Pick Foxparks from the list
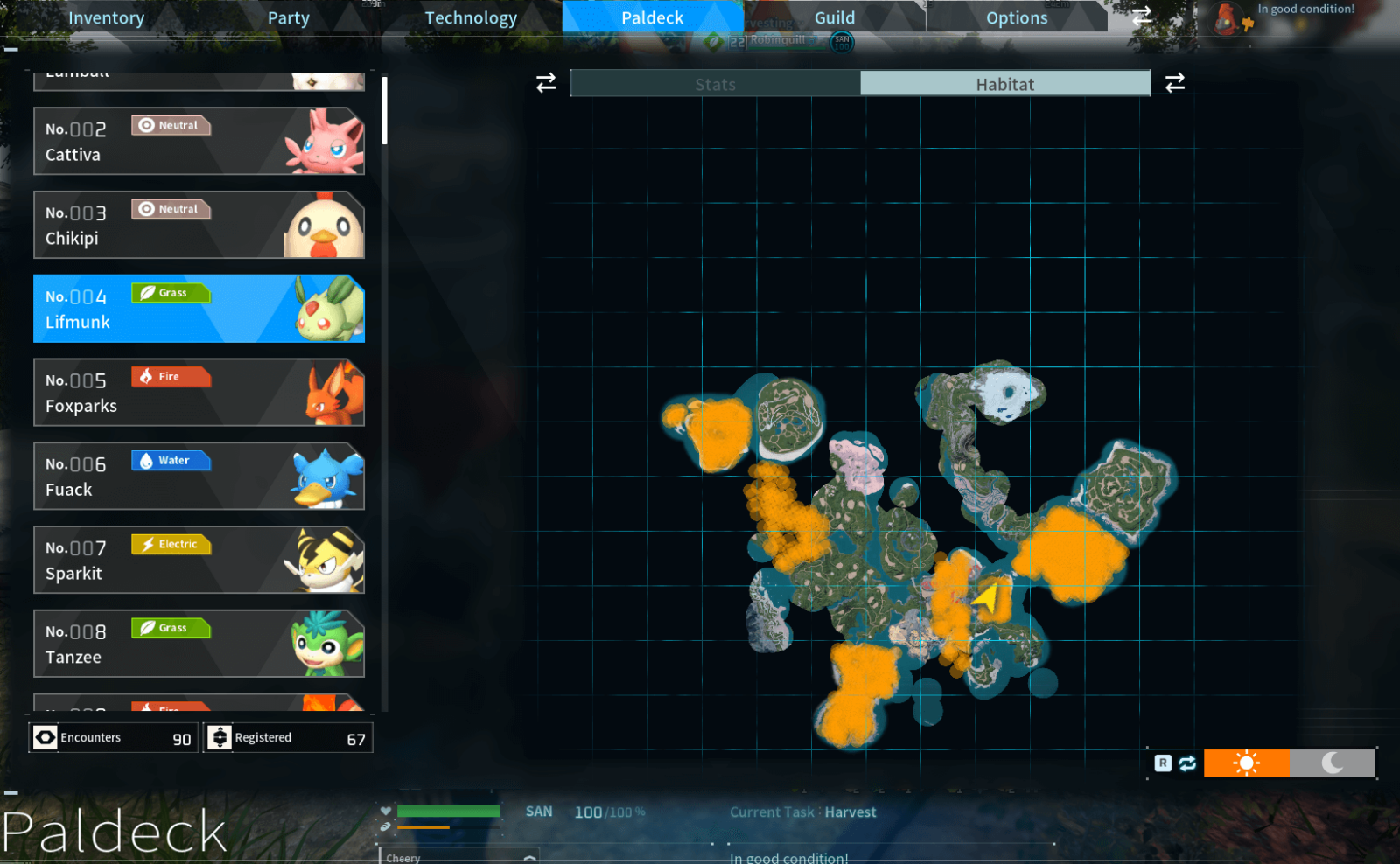Image resolution: width=1400 pixels, height=864 pixels. (x=199, y=393)
